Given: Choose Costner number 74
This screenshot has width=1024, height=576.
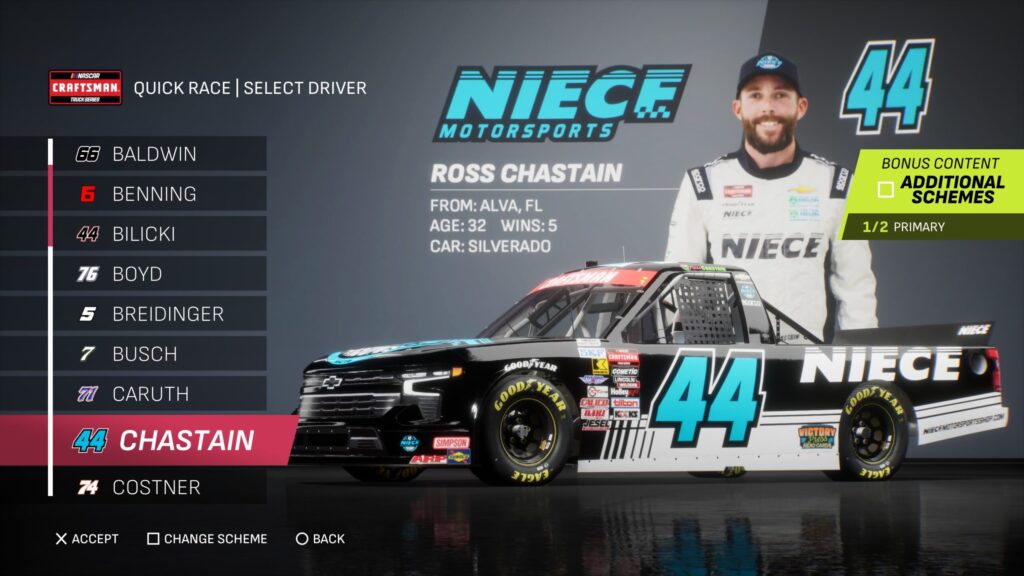Looking at the screenshot, I should (x=155, y=488).
